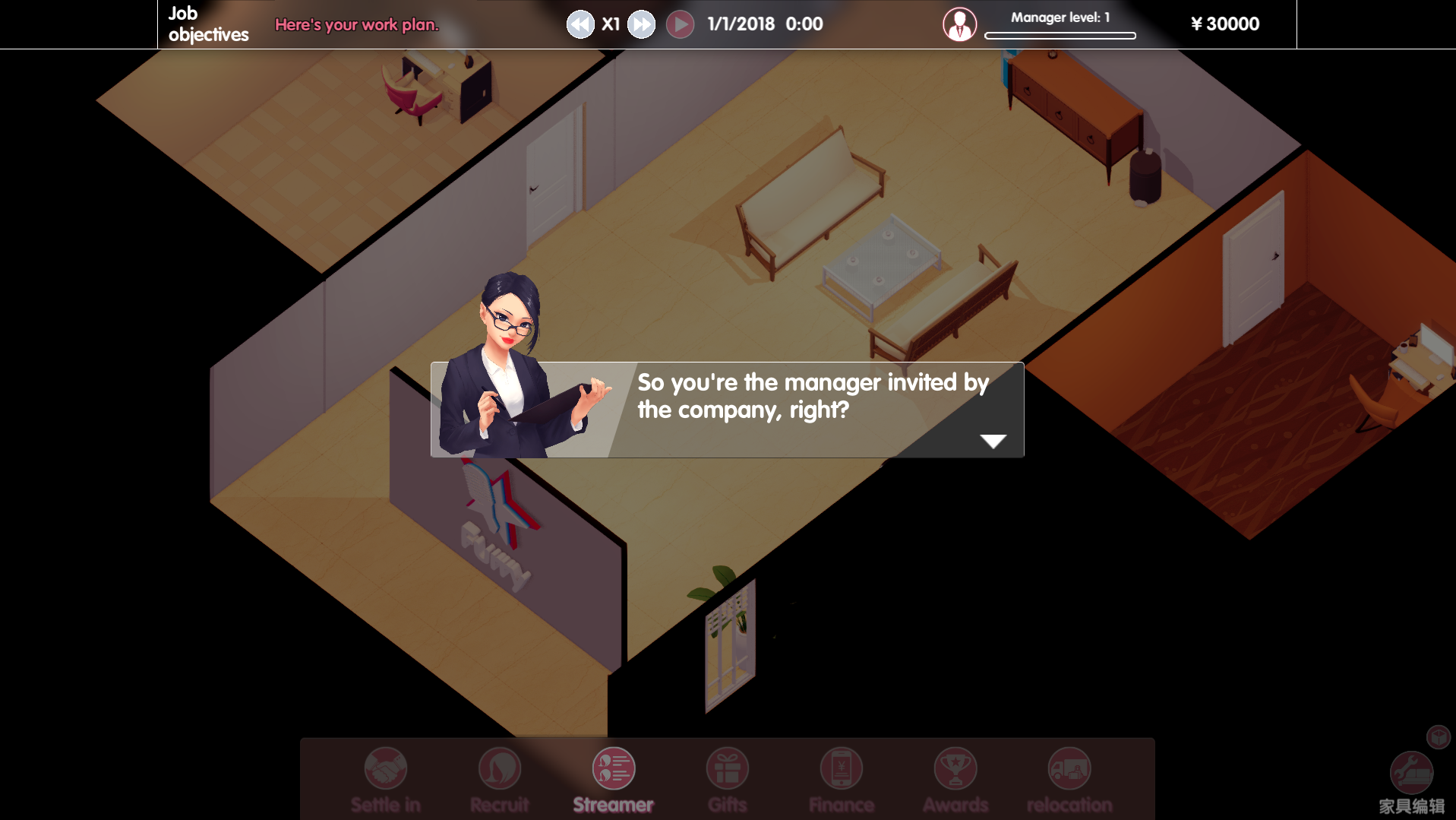Choose the relocation truck option

point(1069,769)
